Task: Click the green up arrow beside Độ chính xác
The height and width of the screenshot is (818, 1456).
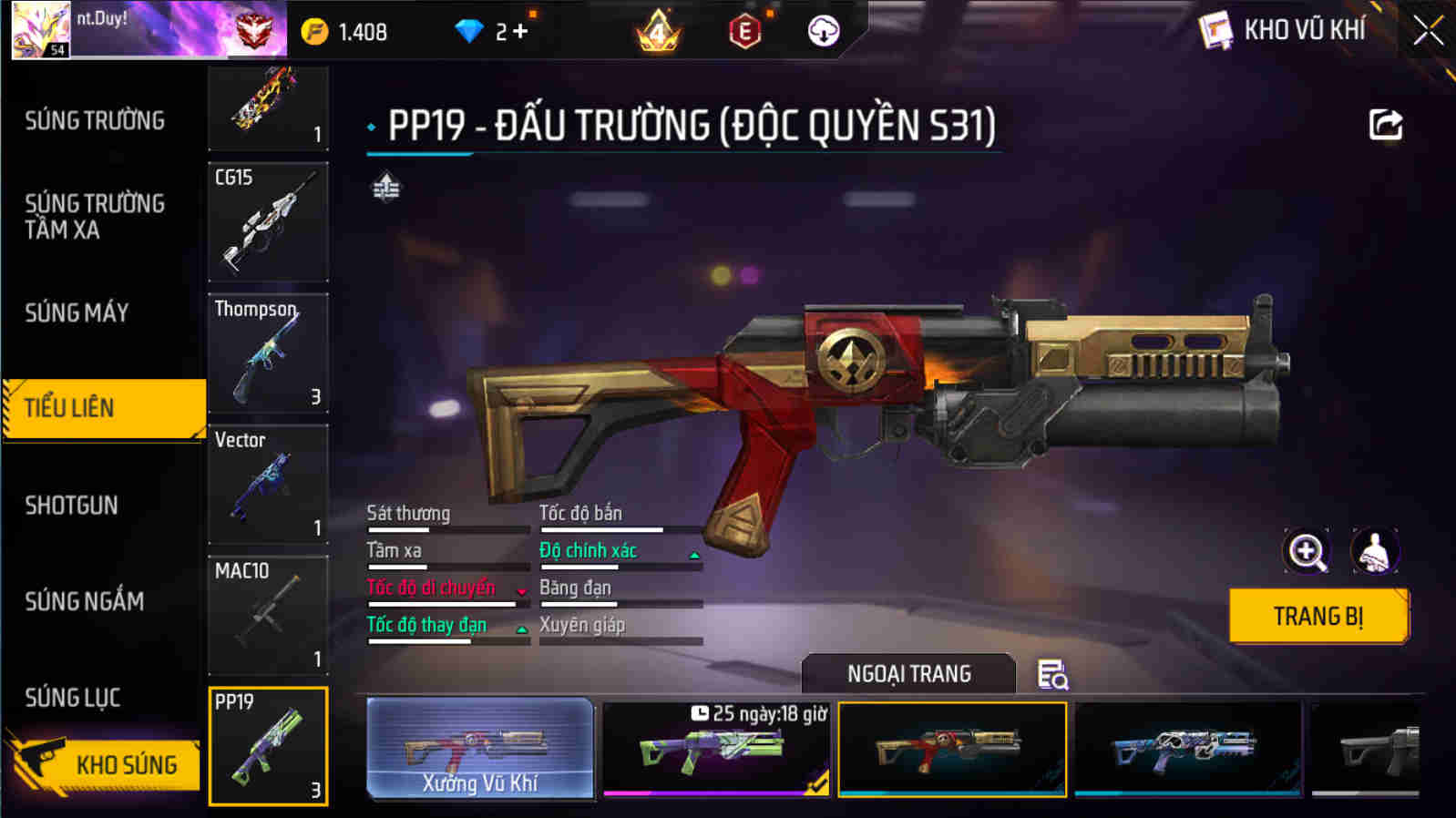Action: (x=694, y=554)
